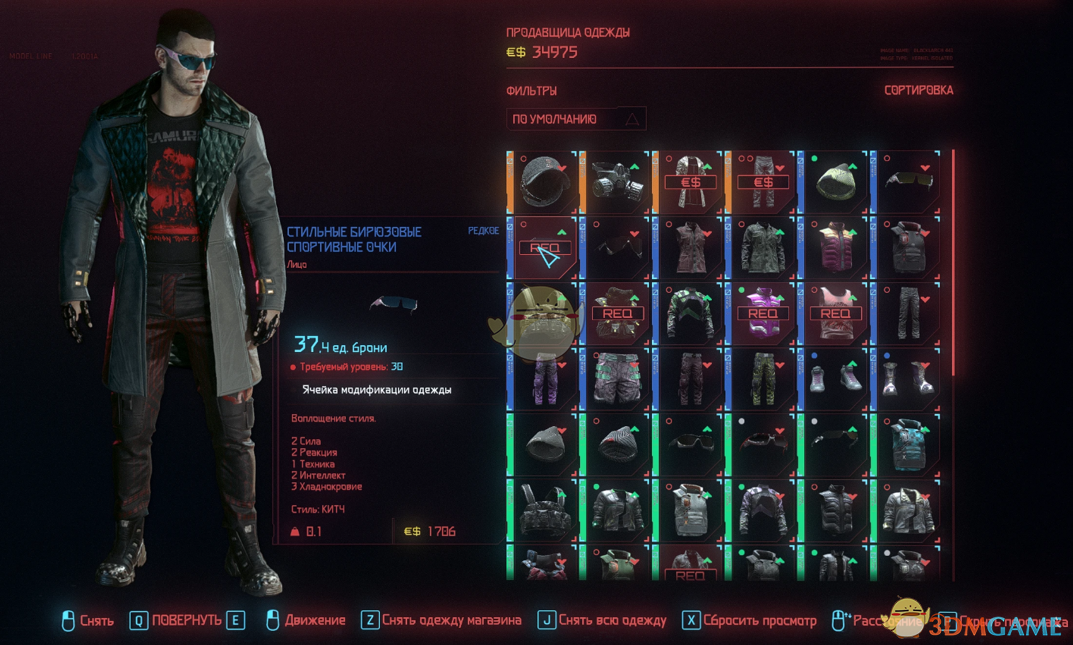The width and height of the screenshot is (1073, 645).
Task: Select the gas mask item slot
Action: [616, 181]
